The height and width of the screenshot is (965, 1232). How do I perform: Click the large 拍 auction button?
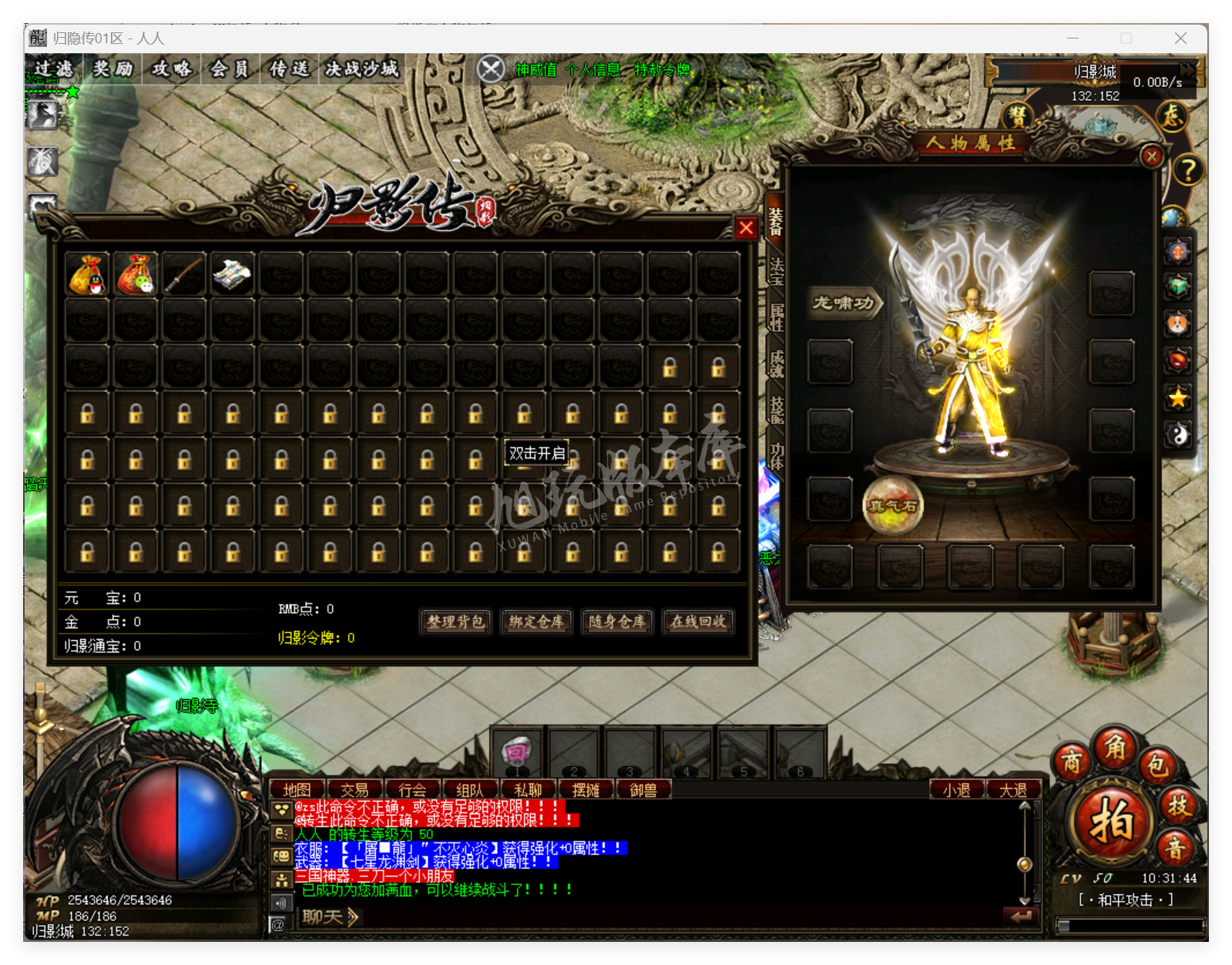[x=1111, y=822]
